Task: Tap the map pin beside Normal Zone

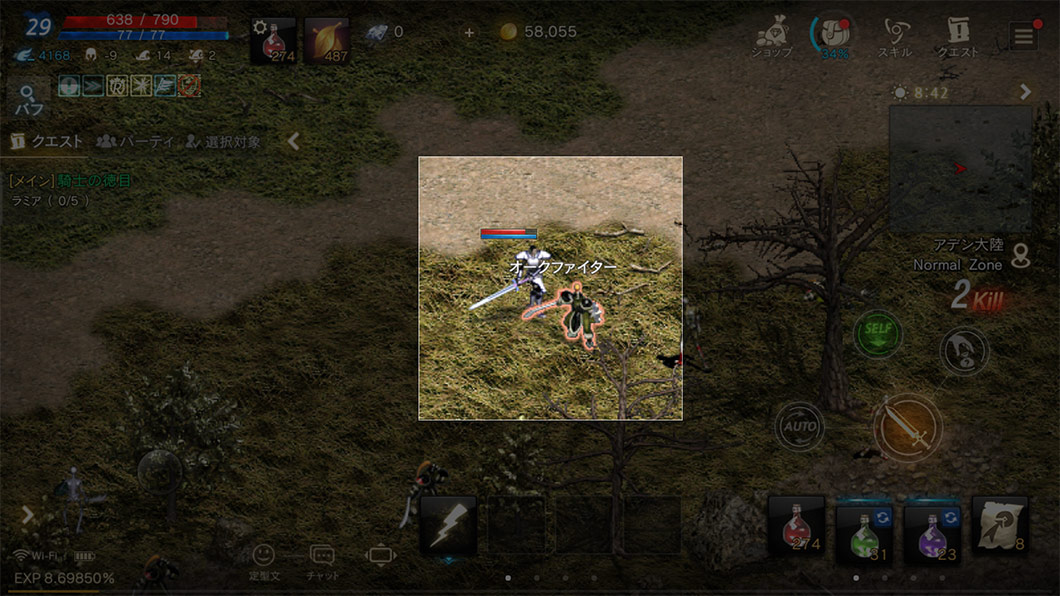Action: [1021, 256]
